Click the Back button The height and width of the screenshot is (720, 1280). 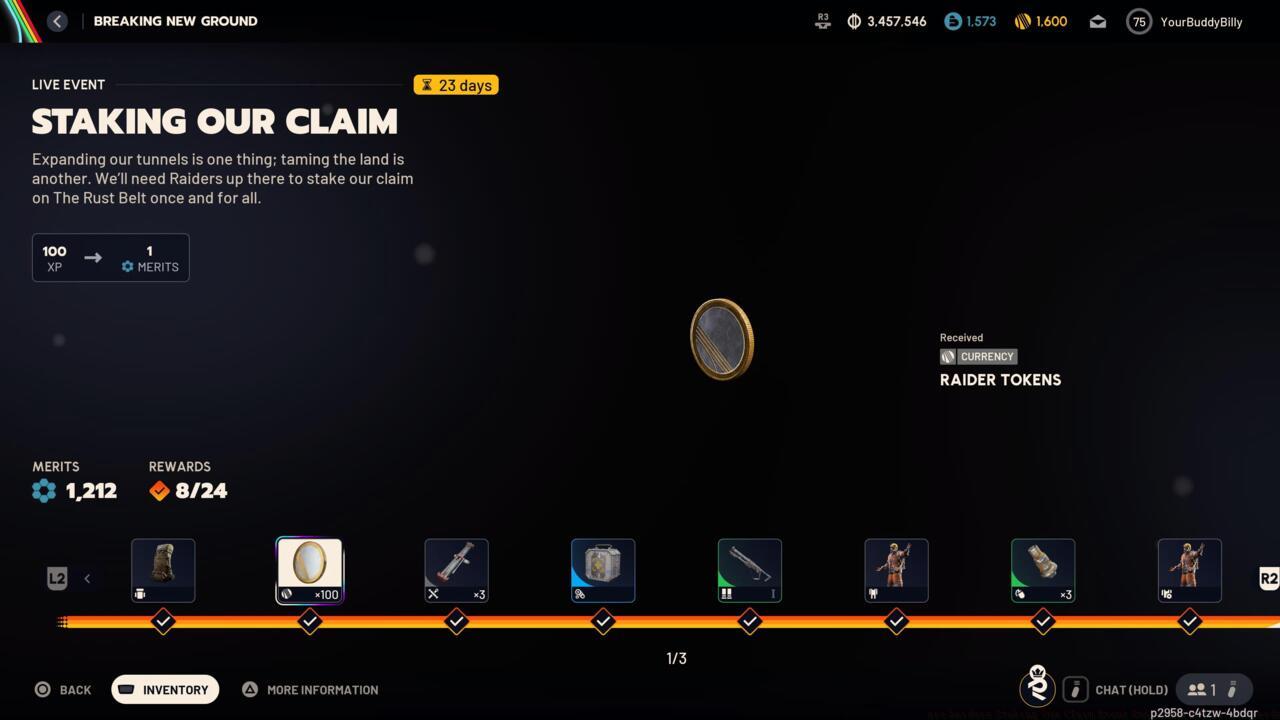pyautogui.click(x=63, y=689)
